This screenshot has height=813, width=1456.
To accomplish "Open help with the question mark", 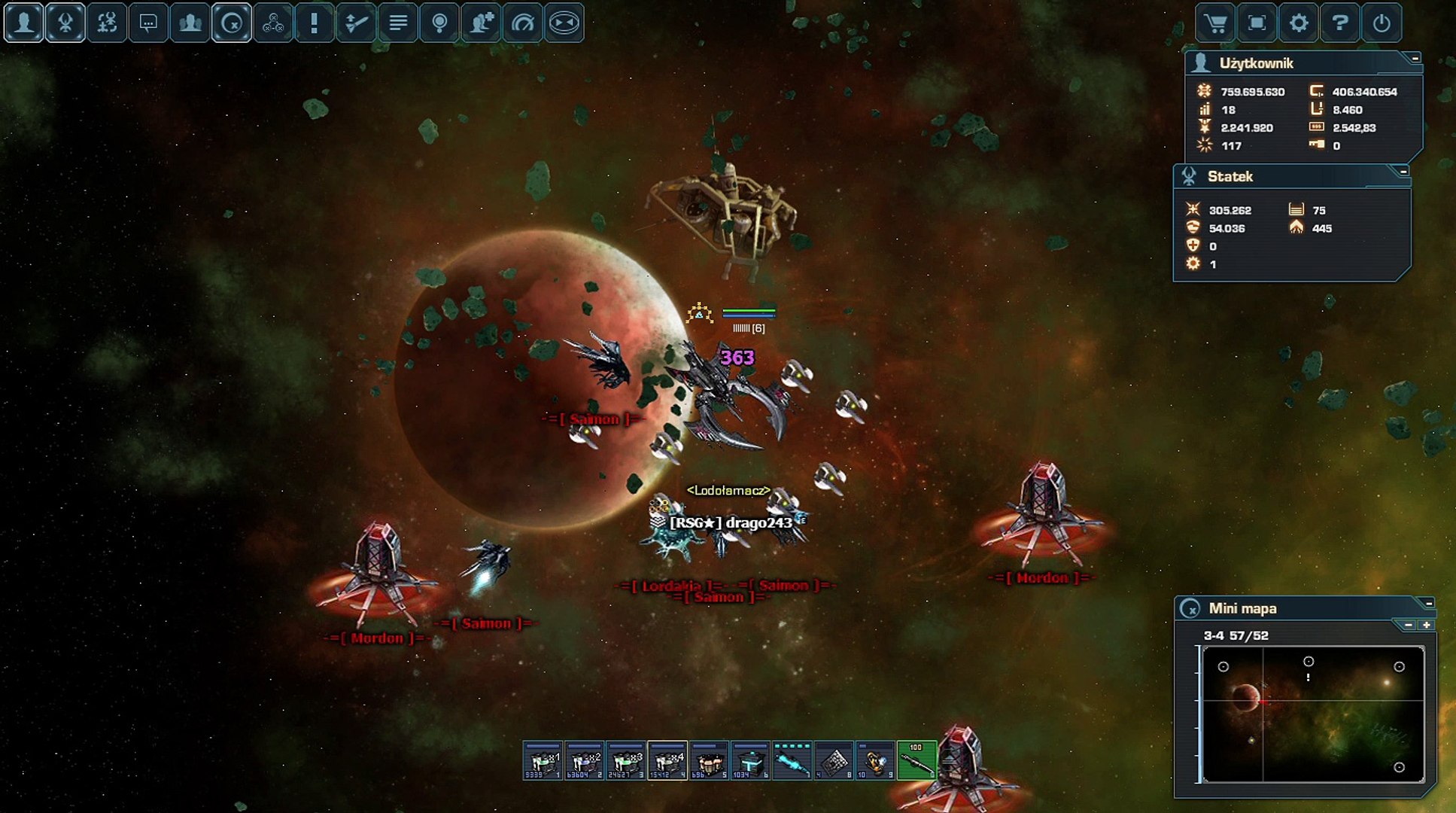I will pos(1340,23).
